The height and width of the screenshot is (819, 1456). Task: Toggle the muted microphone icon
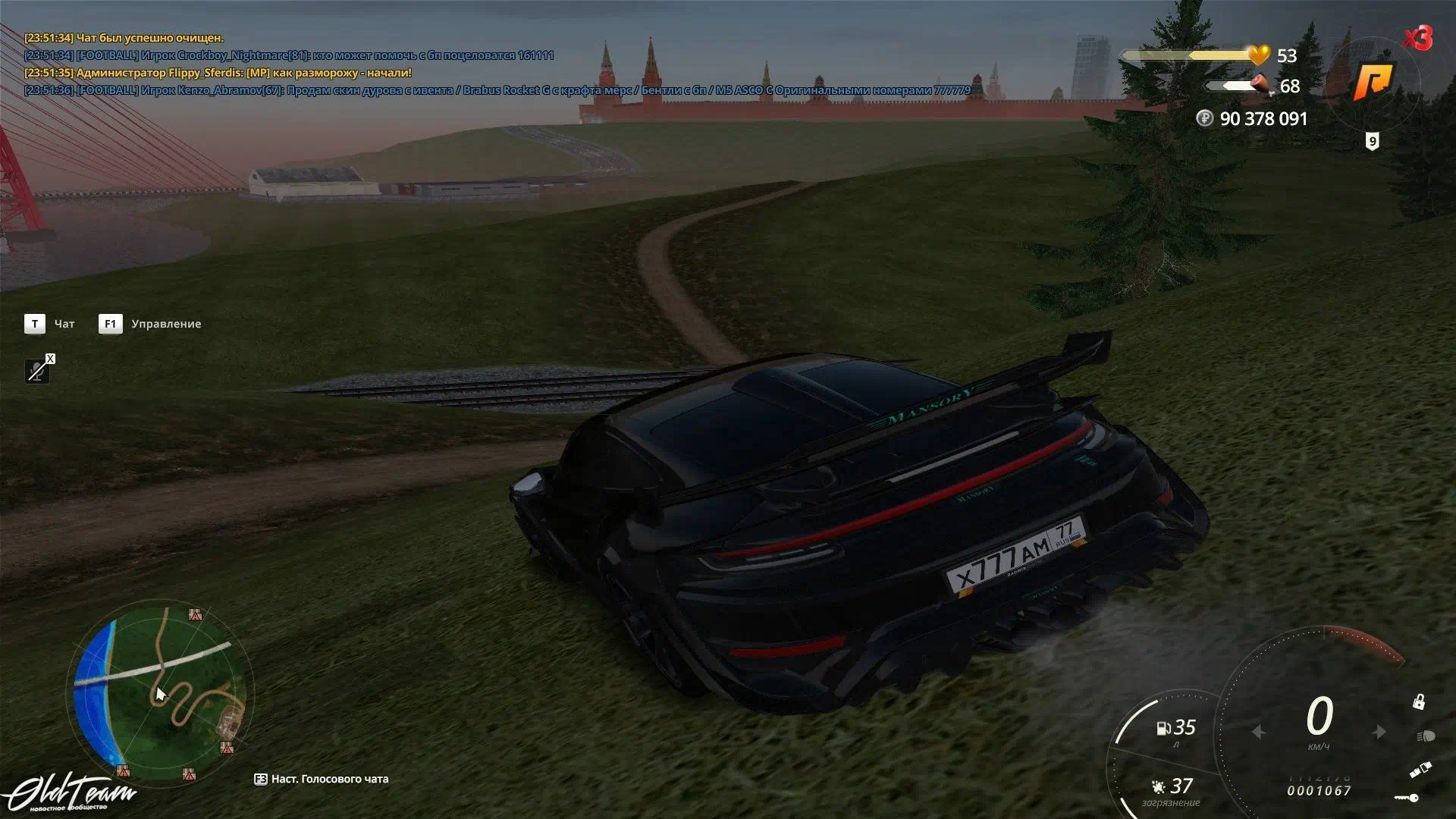coord(37,371)
